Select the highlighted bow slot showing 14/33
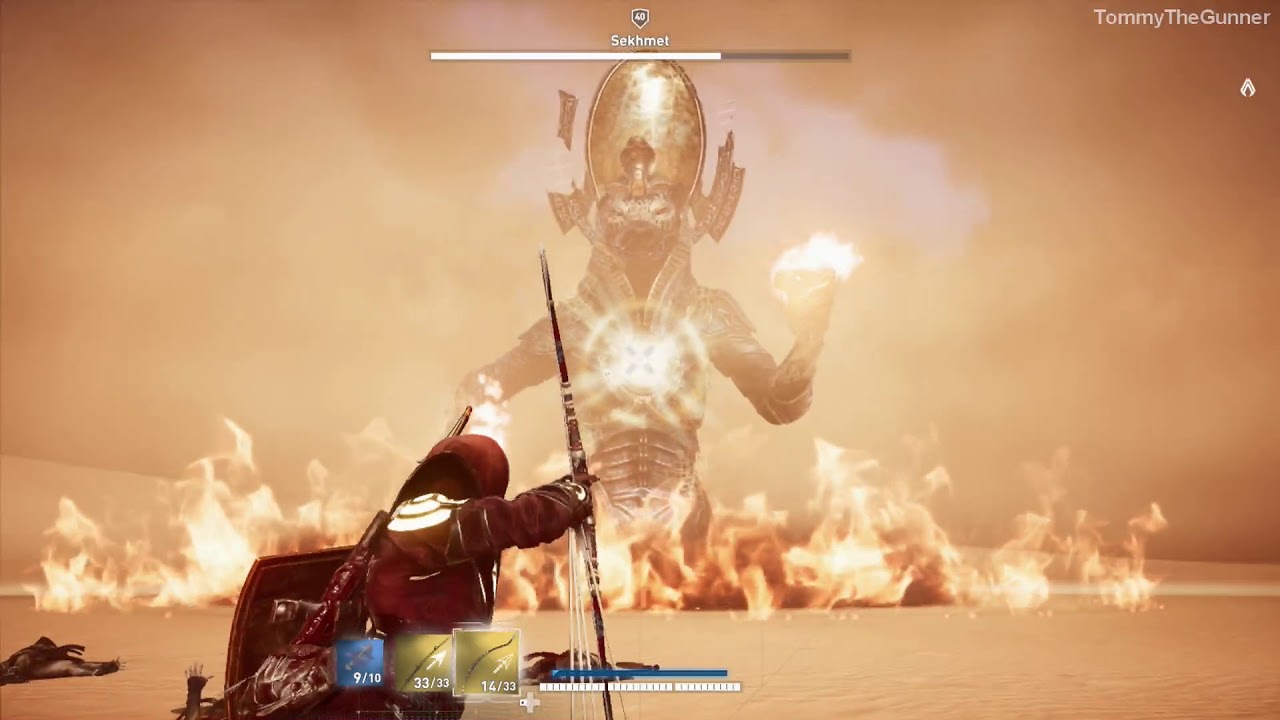Viewport: 1280px width, 720px height. click(487, 660)
